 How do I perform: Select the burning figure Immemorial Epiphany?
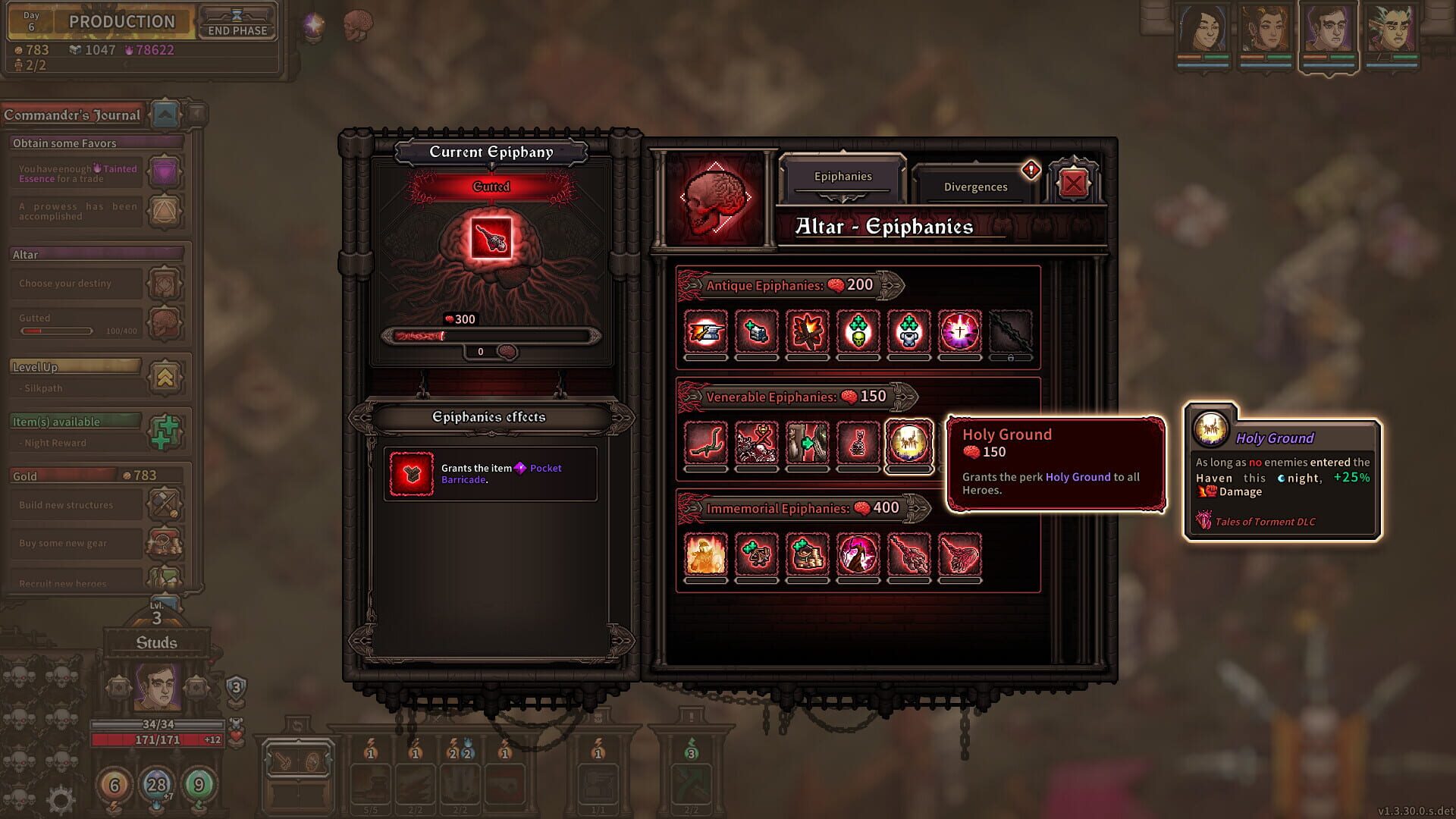click(704, 554)
